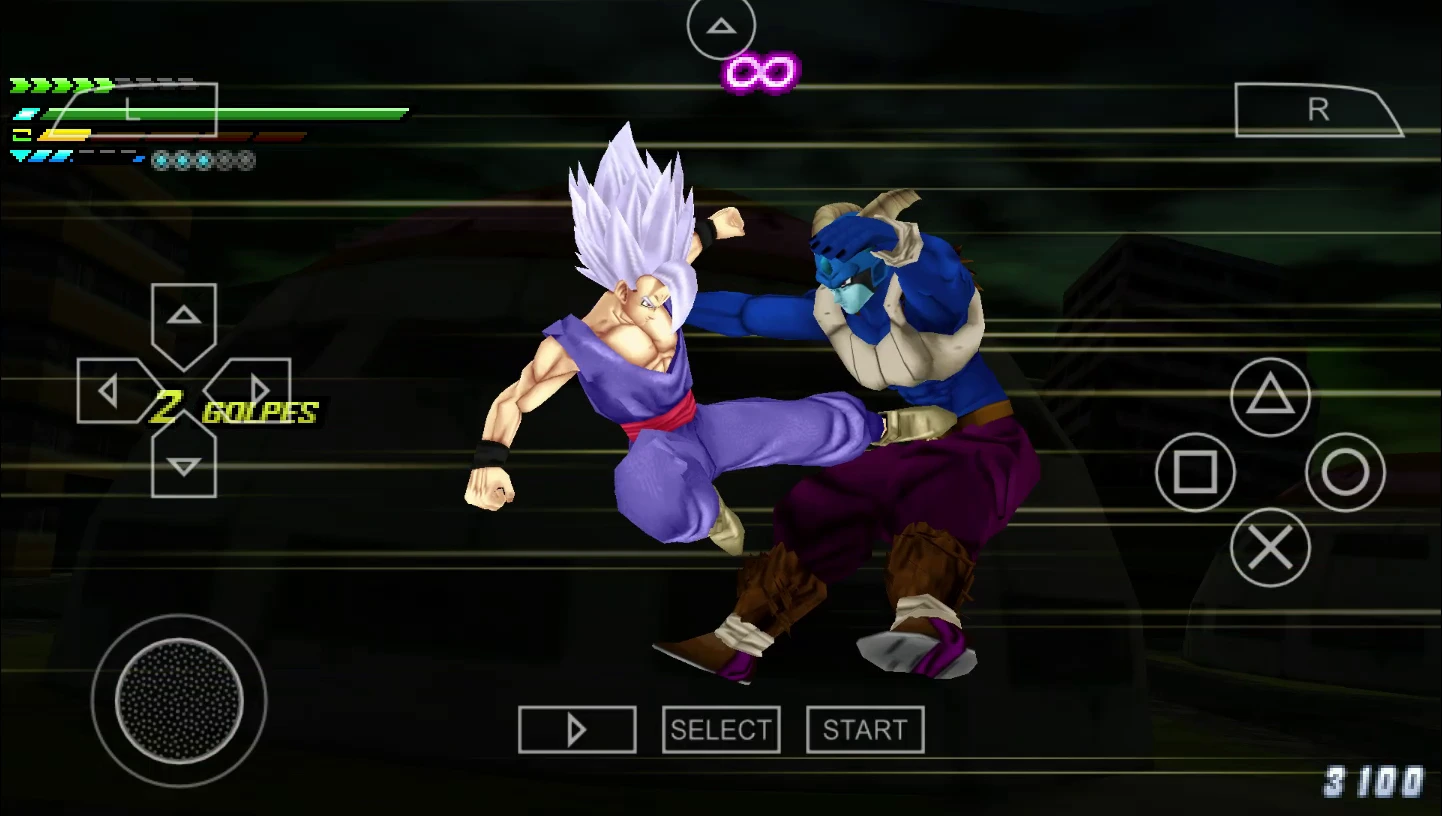
Task: Tap the Cross (X) action button
Action: tap(1272, 549)
